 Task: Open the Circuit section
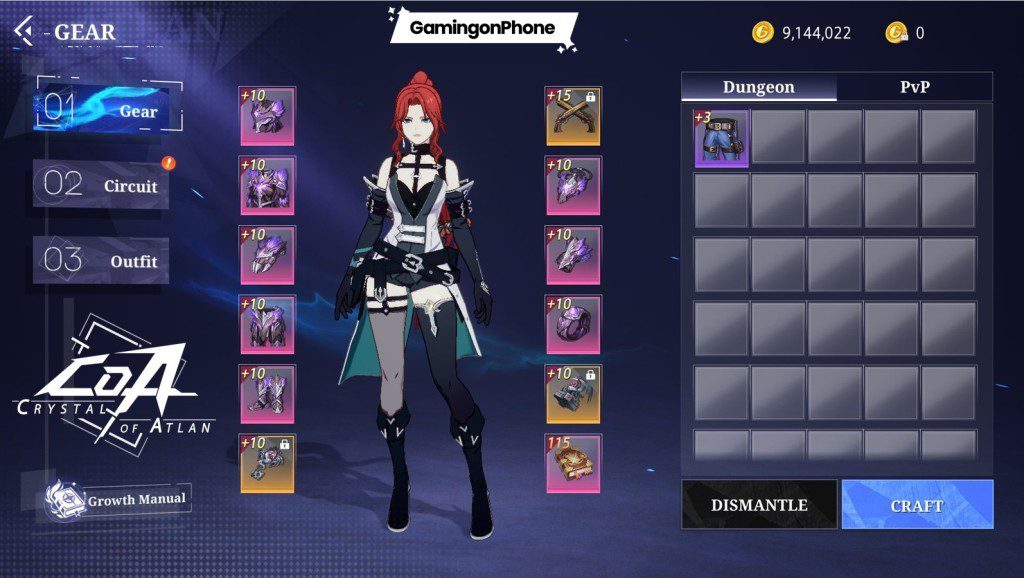coord(102,186)
